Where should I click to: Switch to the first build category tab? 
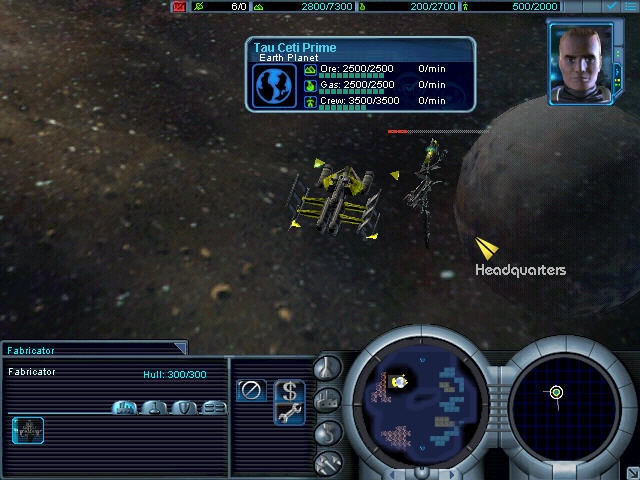(x=125, y=407)
